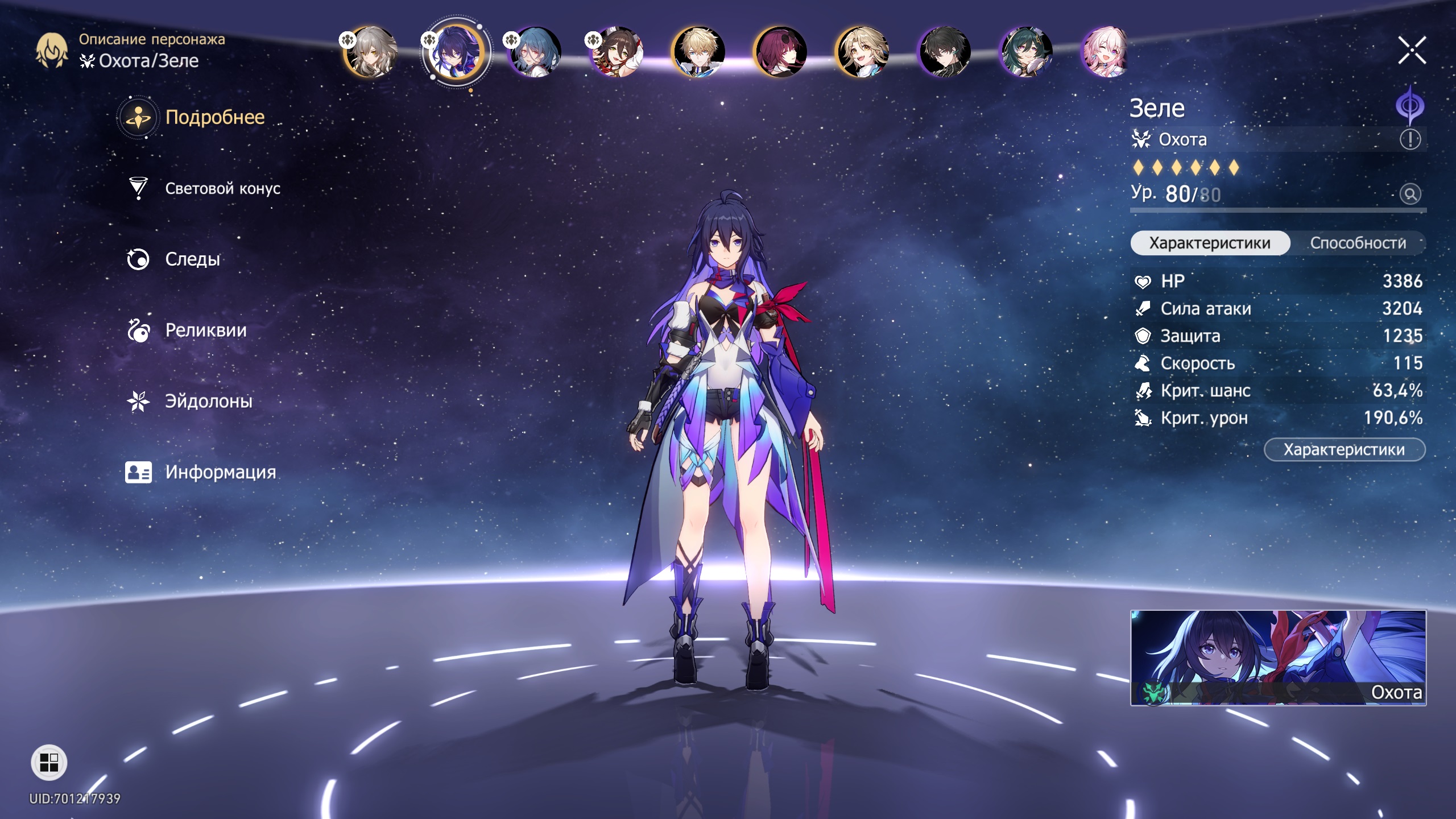Show the Эйдолоны page
This screenshot has height=819, width=1456.
point(208,402)
